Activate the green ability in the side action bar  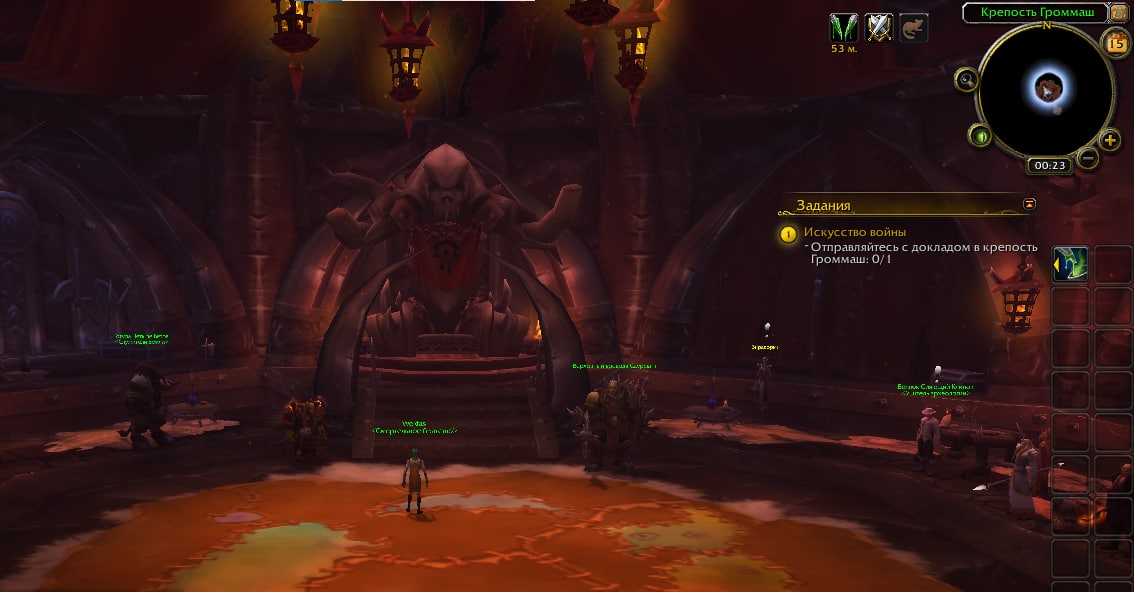click(1071, 265)
